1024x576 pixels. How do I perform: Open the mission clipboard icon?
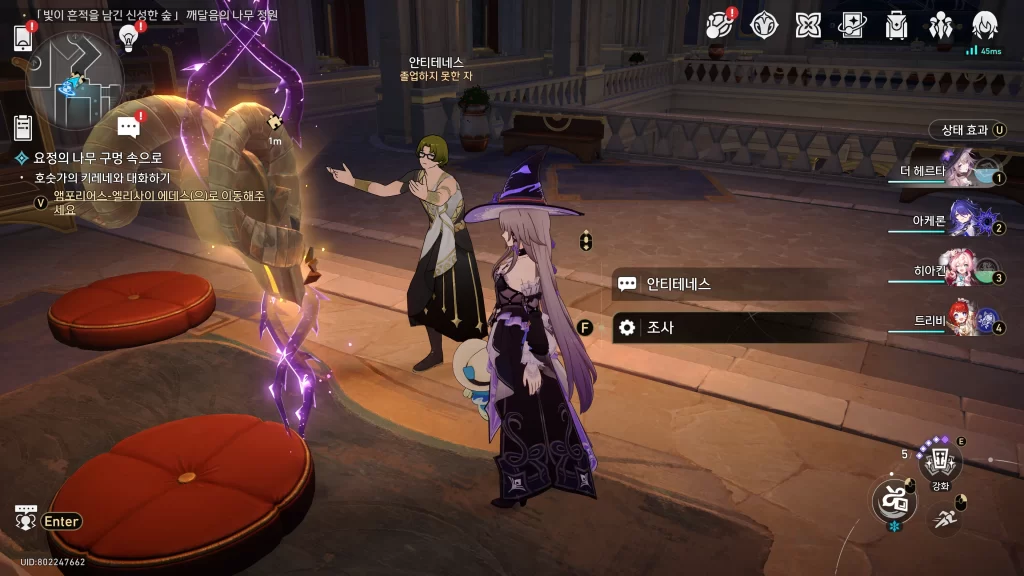24,127
